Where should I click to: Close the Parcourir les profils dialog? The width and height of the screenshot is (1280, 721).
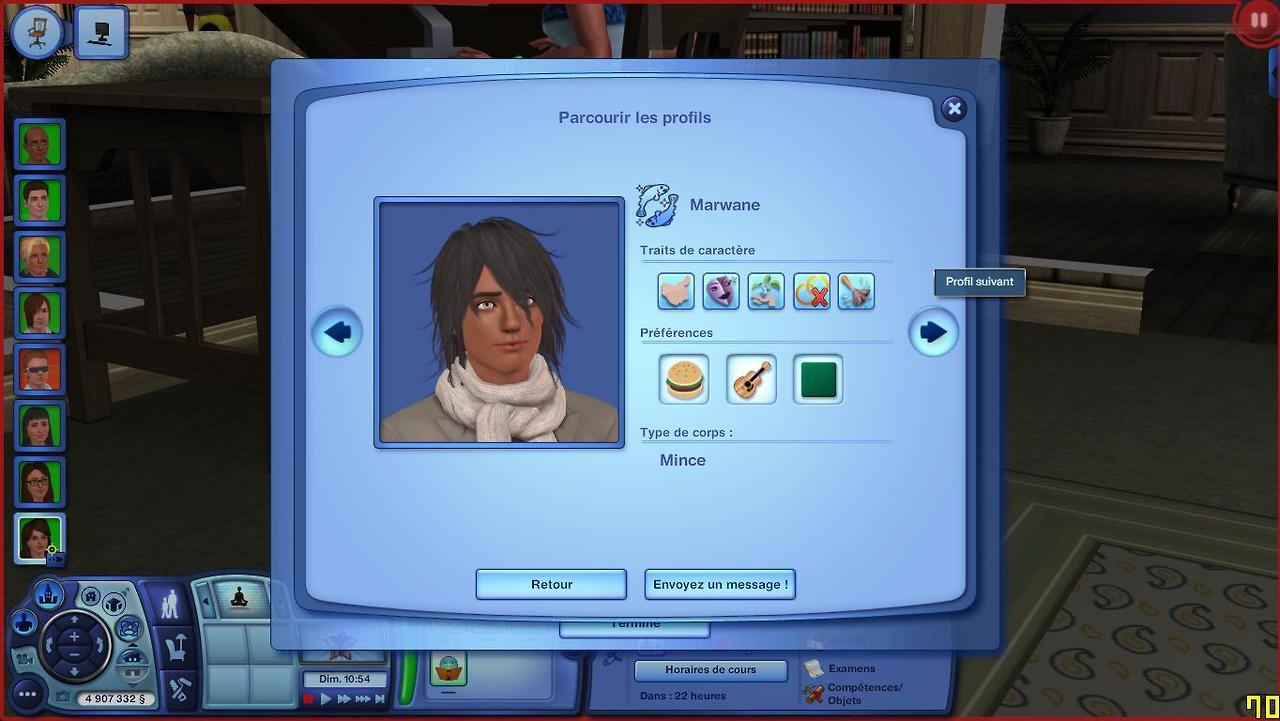click(x=954, y=109)
